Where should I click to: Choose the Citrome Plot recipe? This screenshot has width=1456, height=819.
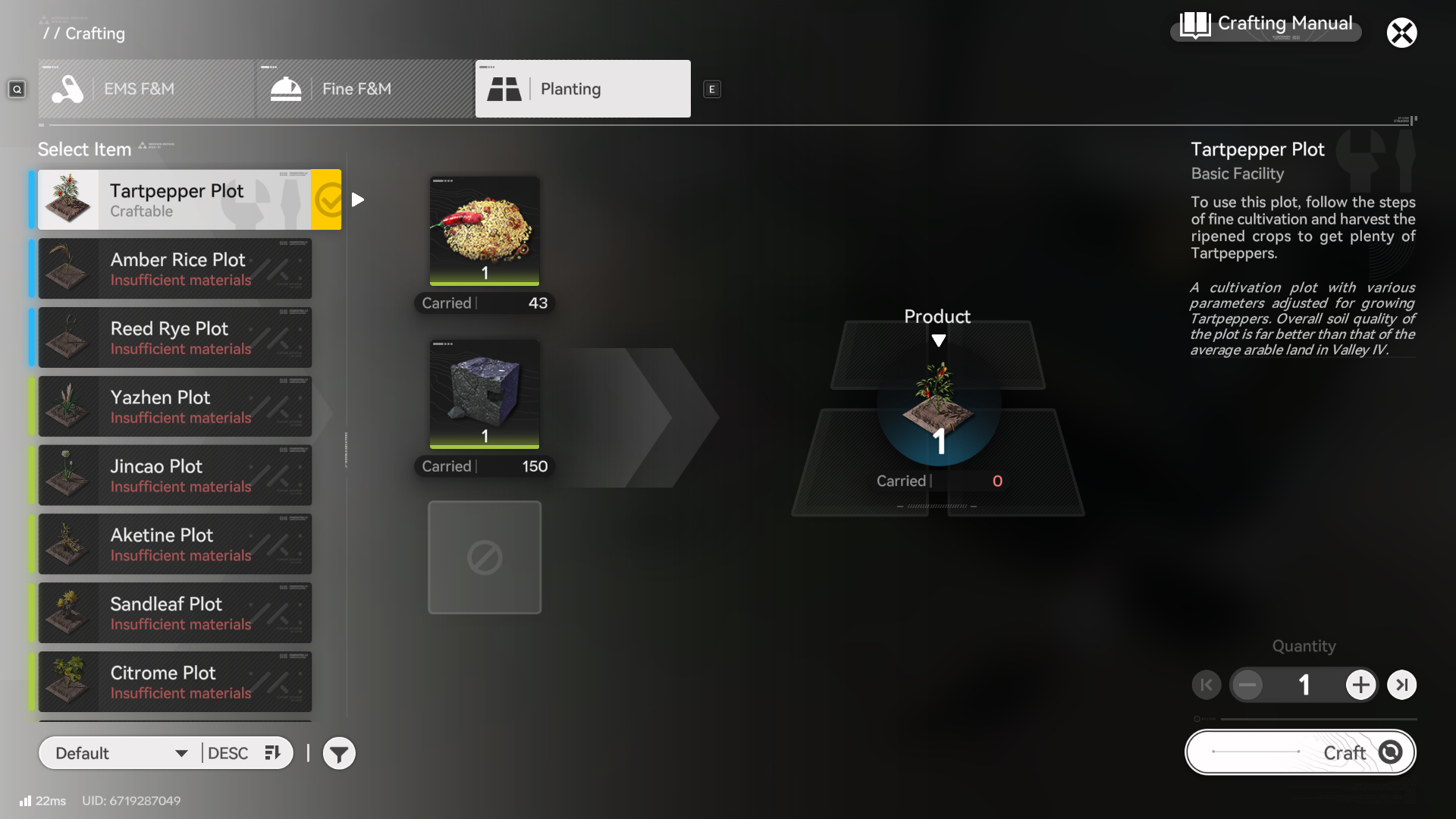click(x=174, y=682)
